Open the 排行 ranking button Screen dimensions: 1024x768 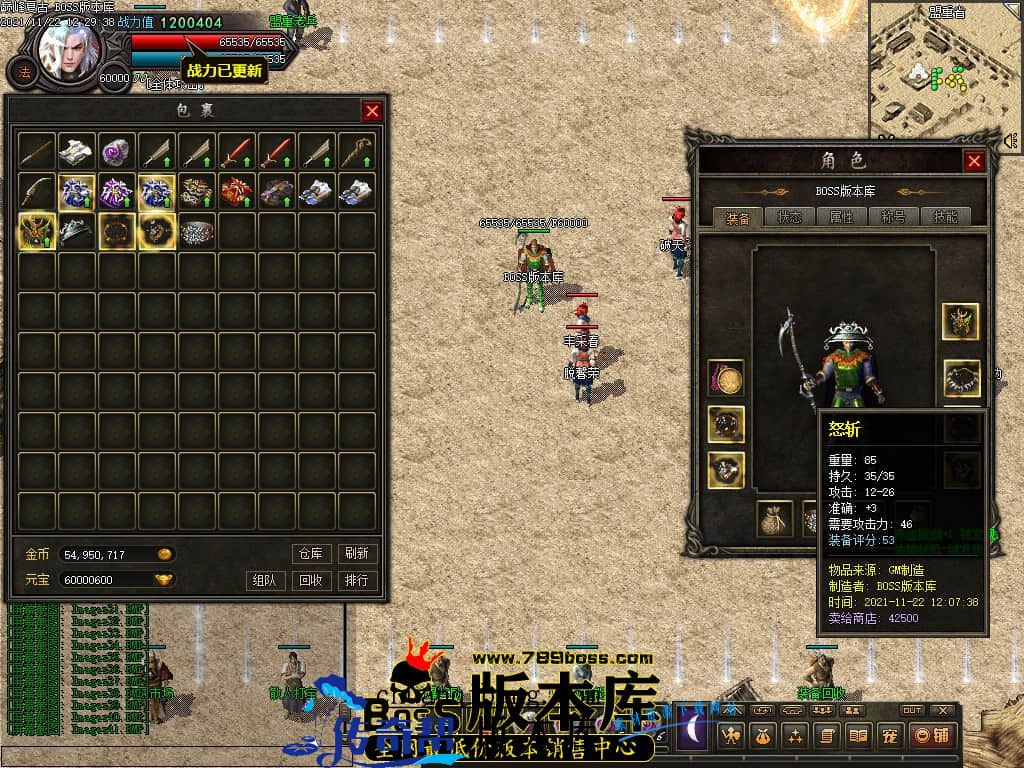click(x=356, y=580)
